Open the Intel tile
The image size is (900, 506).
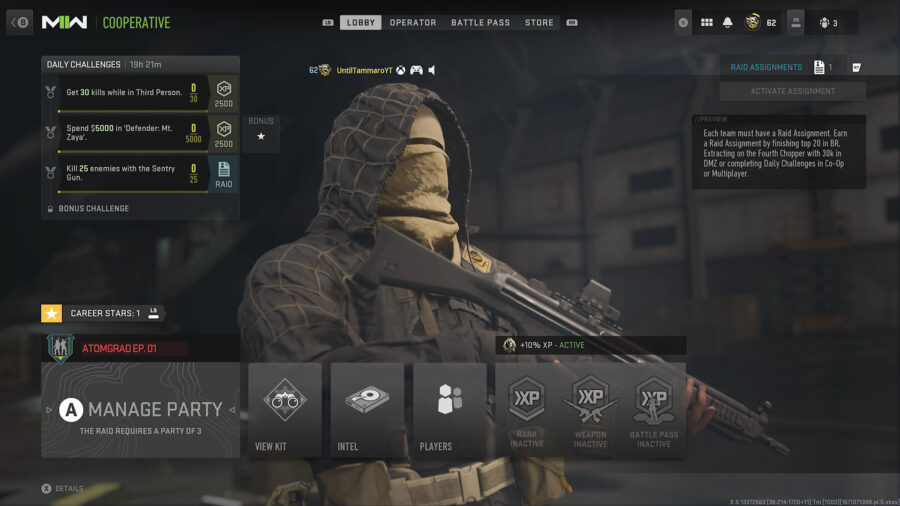[367, 409]
